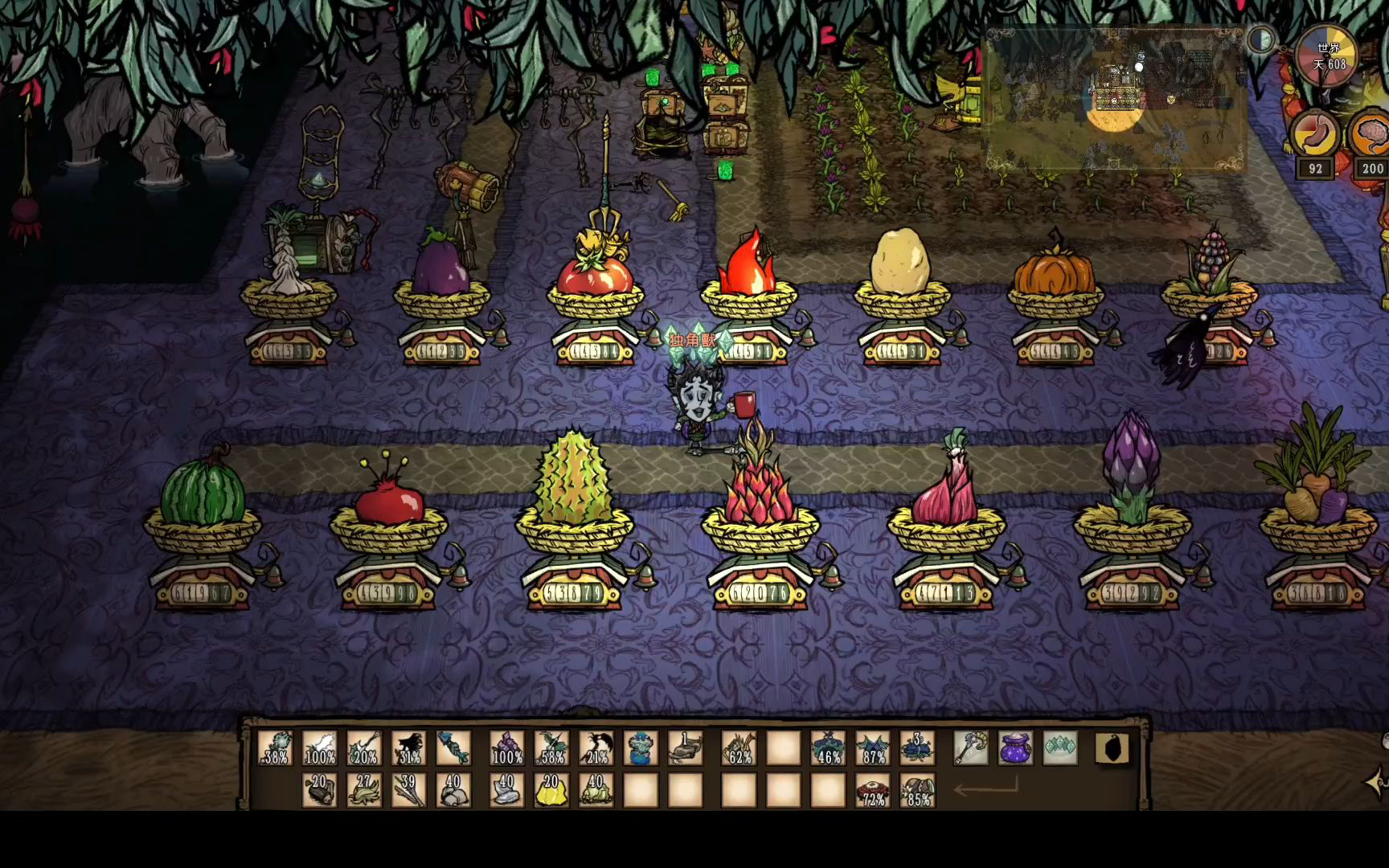This screenshot has height=868, width=1389.
Task: Choose the fish item in inventory
Action: pos(453,747)
